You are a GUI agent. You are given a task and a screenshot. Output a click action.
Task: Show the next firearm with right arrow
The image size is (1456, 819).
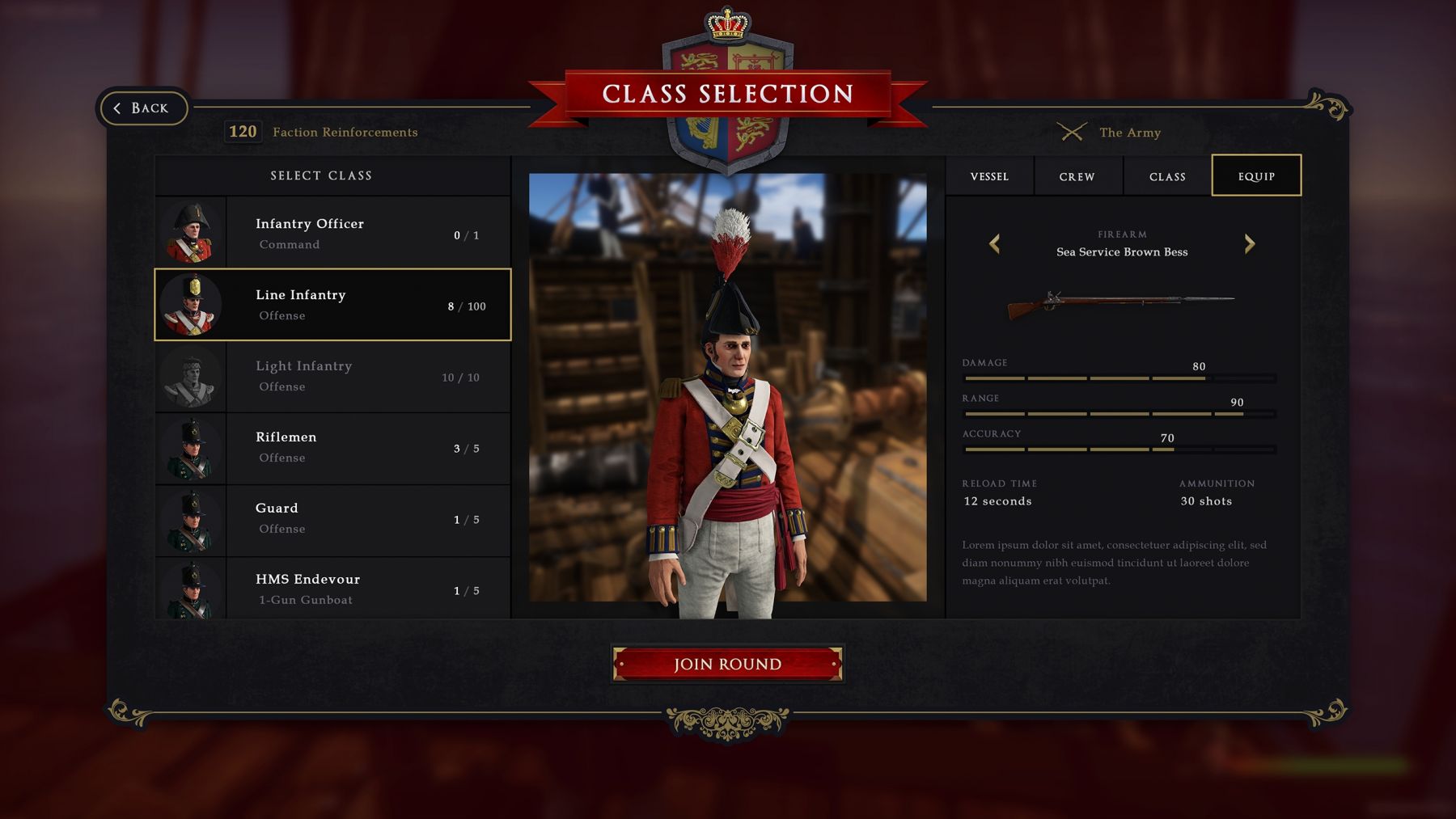[x=1250, y=243]
